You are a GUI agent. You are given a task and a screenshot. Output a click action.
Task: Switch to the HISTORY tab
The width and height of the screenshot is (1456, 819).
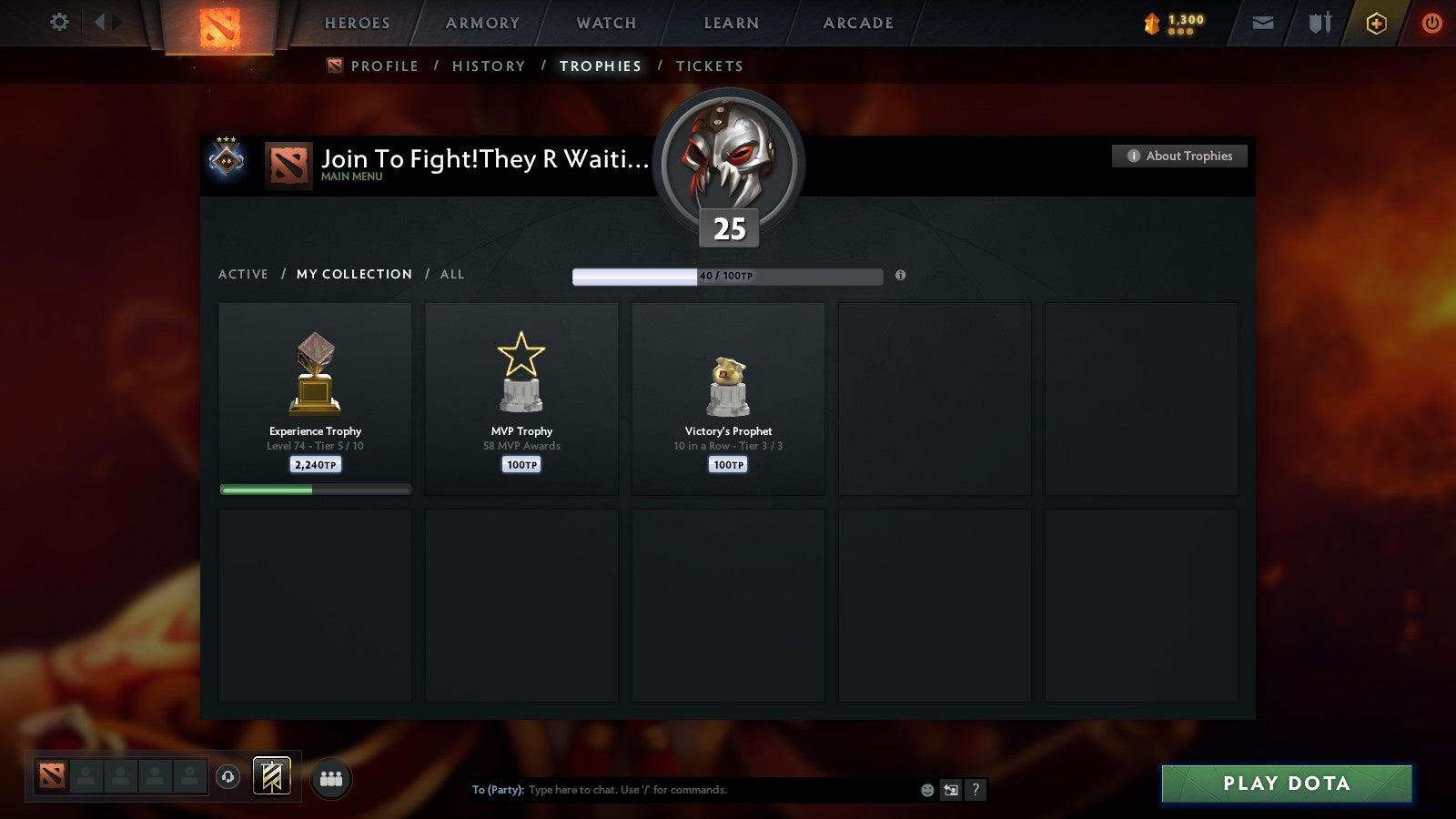tap(489, 66)
